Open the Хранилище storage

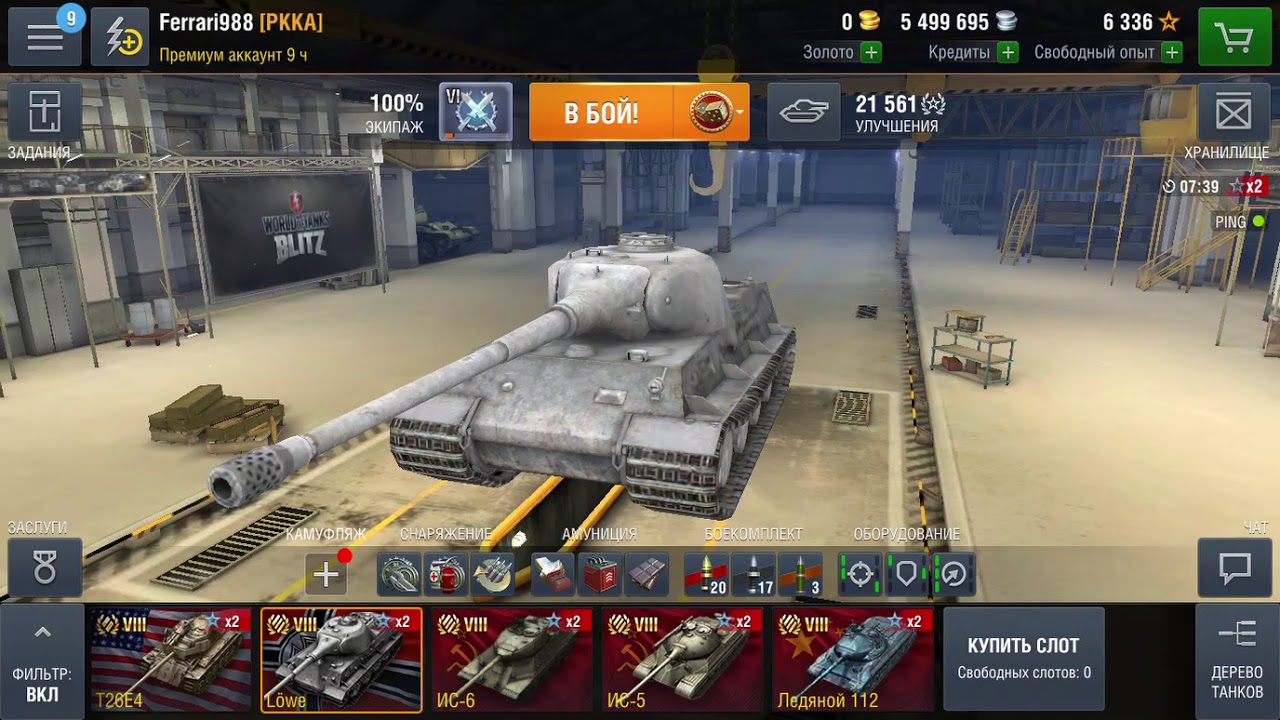pos(1235,113)
